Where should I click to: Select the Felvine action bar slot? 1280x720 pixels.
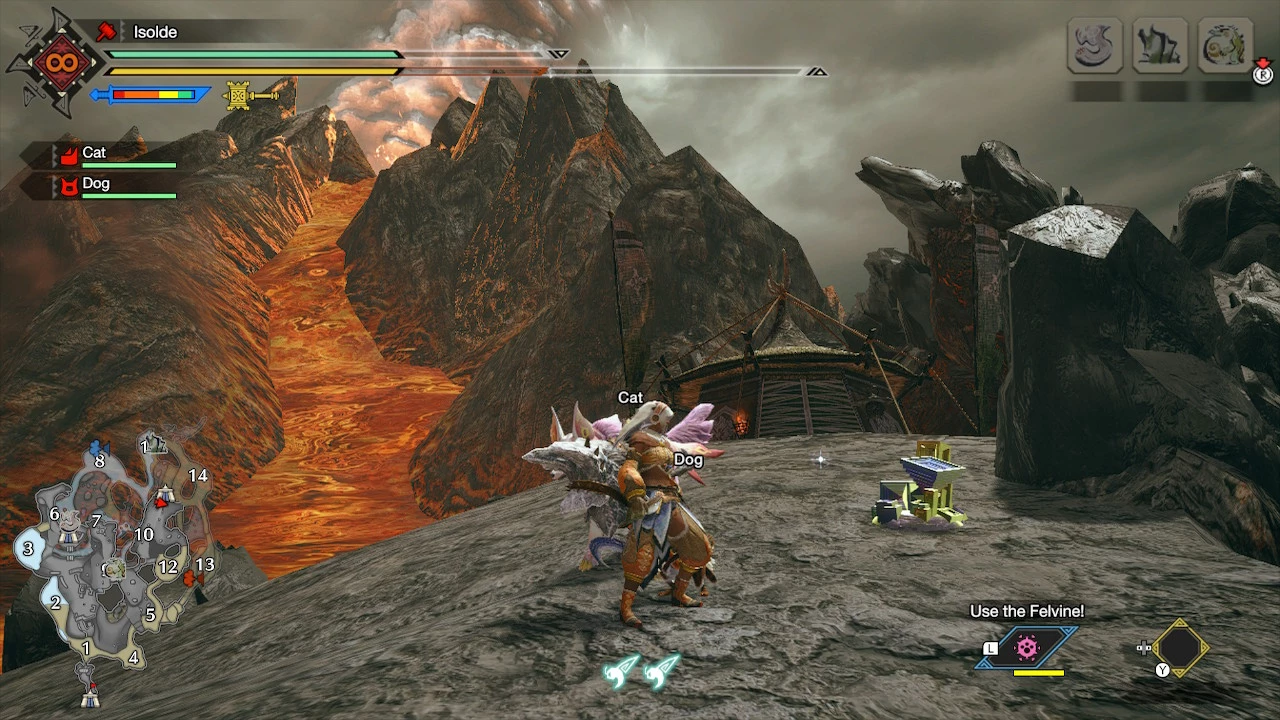pos(1027,648)
